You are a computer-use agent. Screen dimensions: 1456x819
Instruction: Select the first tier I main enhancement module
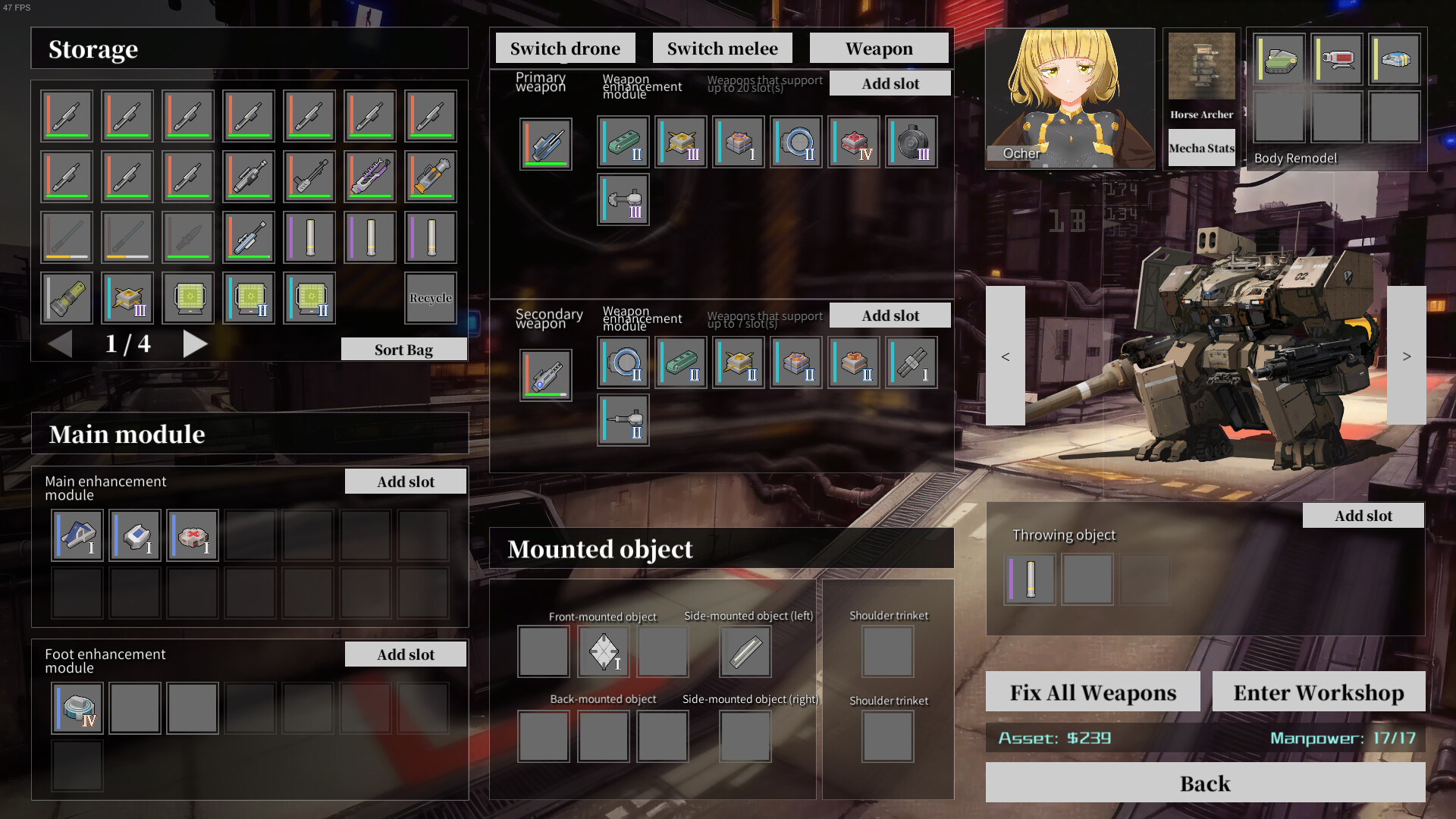(x=77, y=535)
